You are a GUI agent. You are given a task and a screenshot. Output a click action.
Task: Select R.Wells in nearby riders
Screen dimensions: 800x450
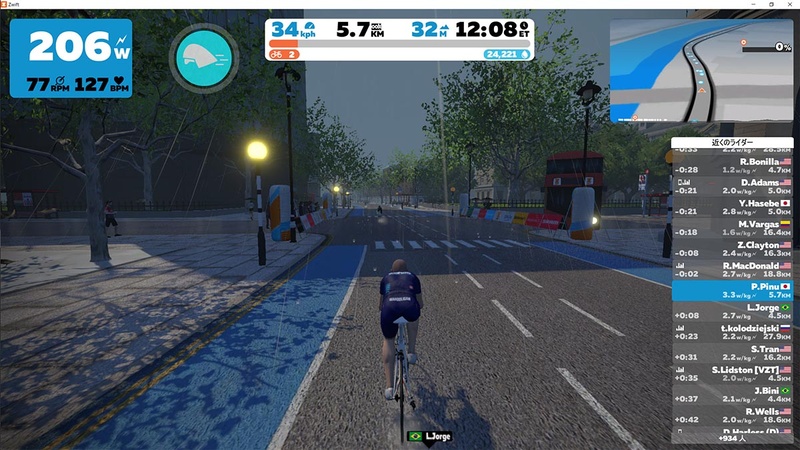pyautogui.click(x=735, y=416)
